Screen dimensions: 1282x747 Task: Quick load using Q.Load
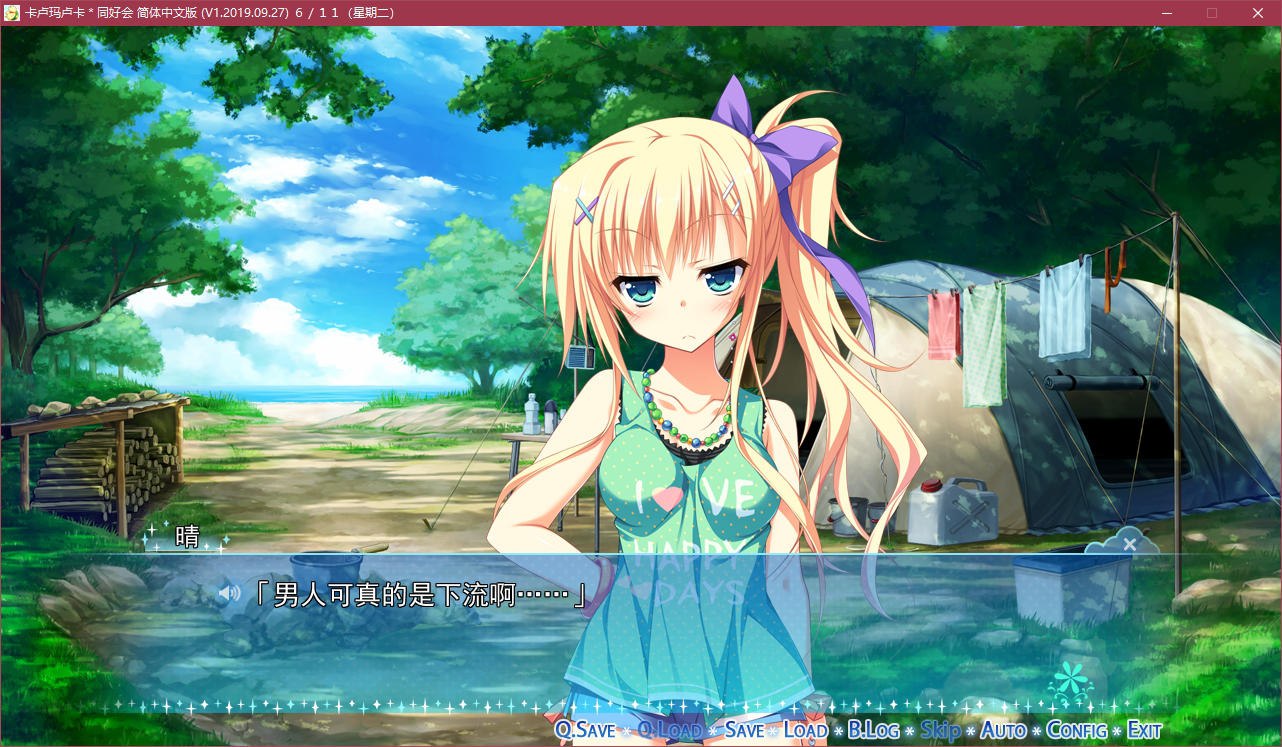(x=669, y=730)
